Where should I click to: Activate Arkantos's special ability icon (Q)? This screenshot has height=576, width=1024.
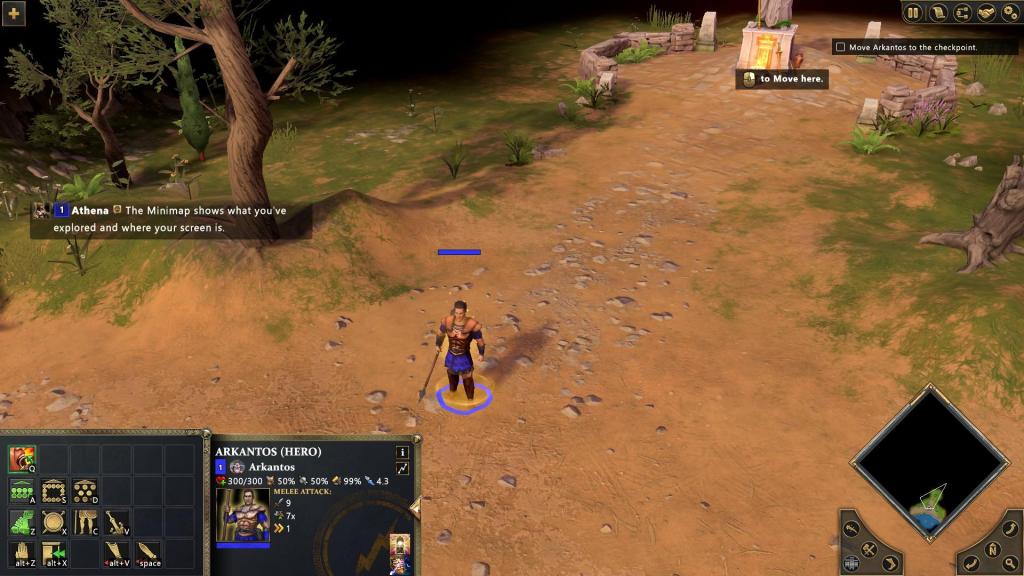point(22,459)
